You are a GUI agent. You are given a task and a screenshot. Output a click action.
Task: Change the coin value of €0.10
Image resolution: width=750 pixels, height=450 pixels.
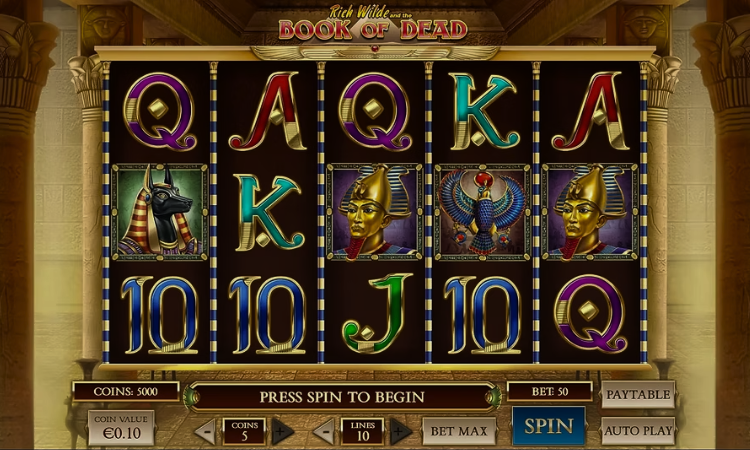pyautogui.click(x=121, y=427)
